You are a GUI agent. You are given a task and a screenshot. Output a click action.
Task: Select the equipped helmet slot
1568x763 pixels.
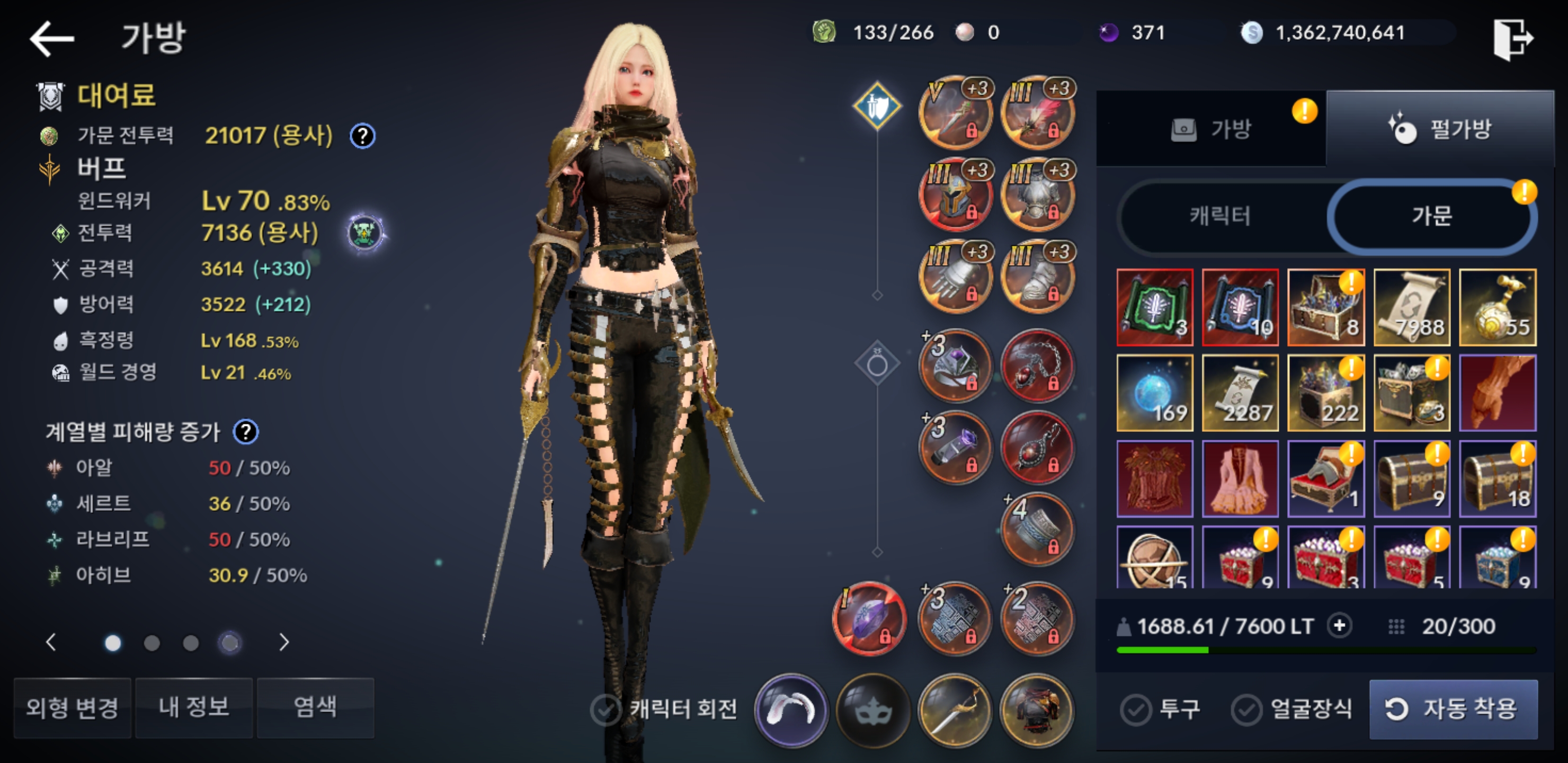[956, 195]
